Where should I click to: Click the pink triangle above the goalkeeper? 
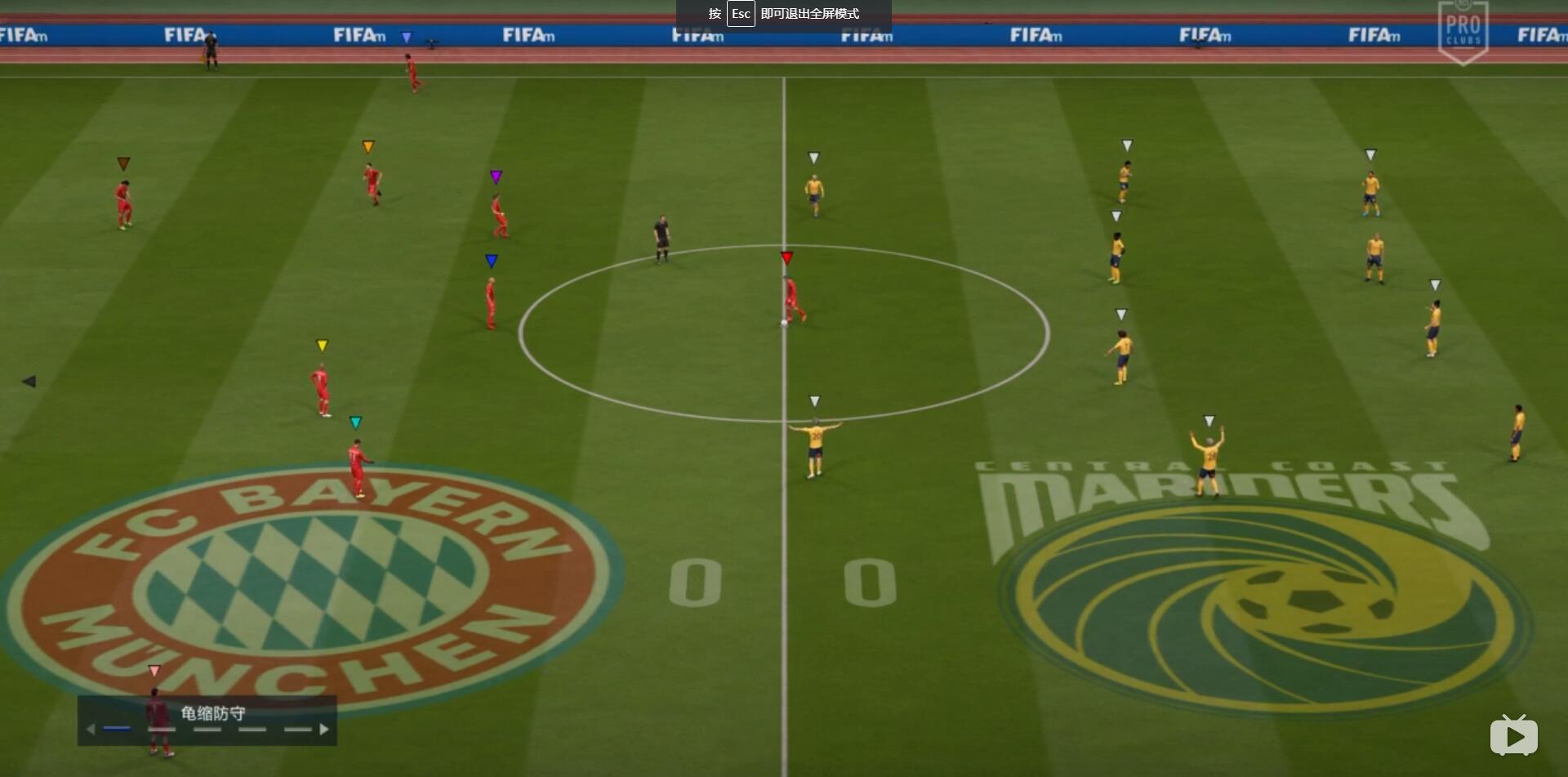point(154,672)
